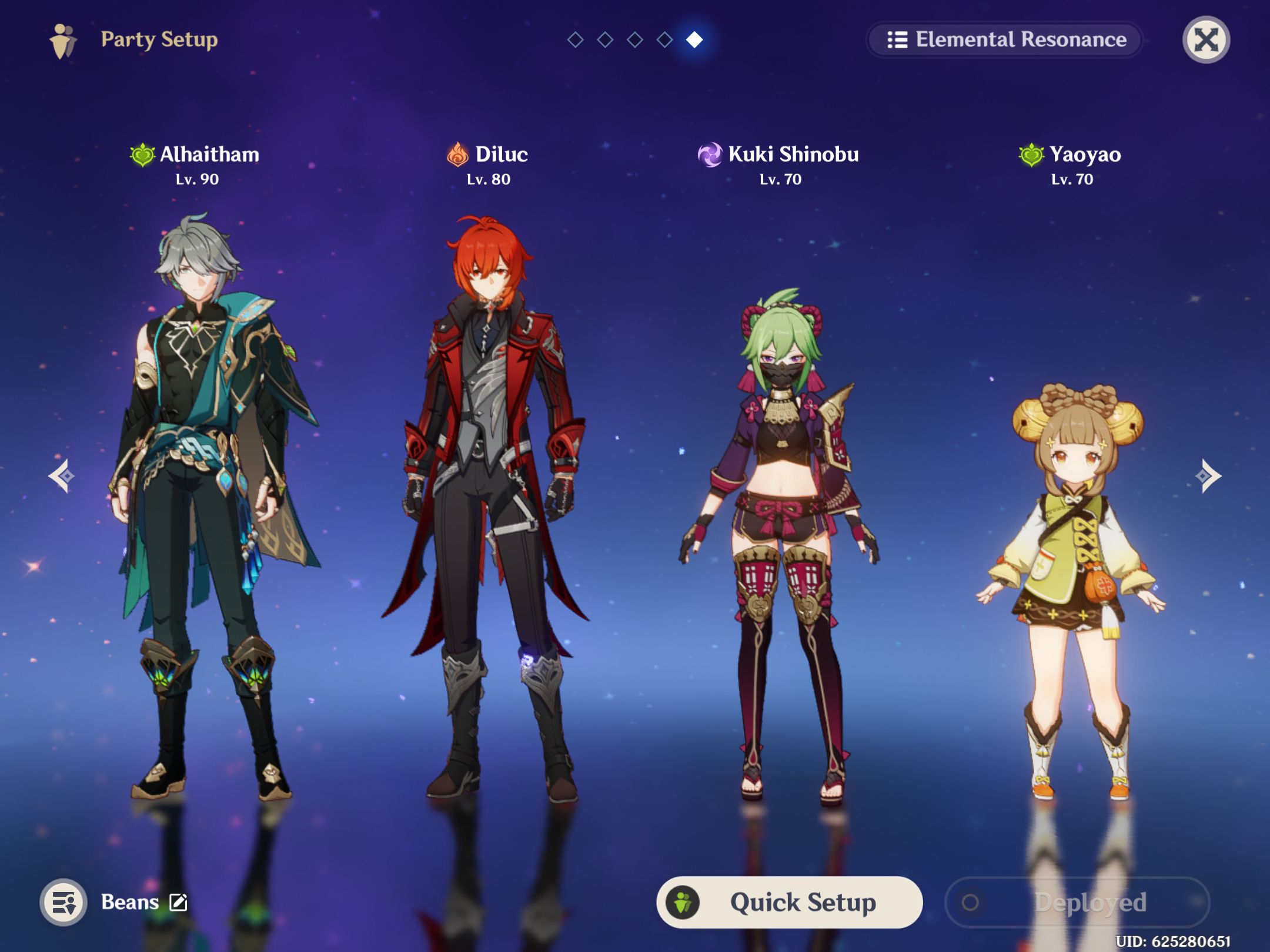This screenshot has width=1270, height=952.
Task: Activate the fourth diamond party indicator
Action: click(x=665, y=40)
